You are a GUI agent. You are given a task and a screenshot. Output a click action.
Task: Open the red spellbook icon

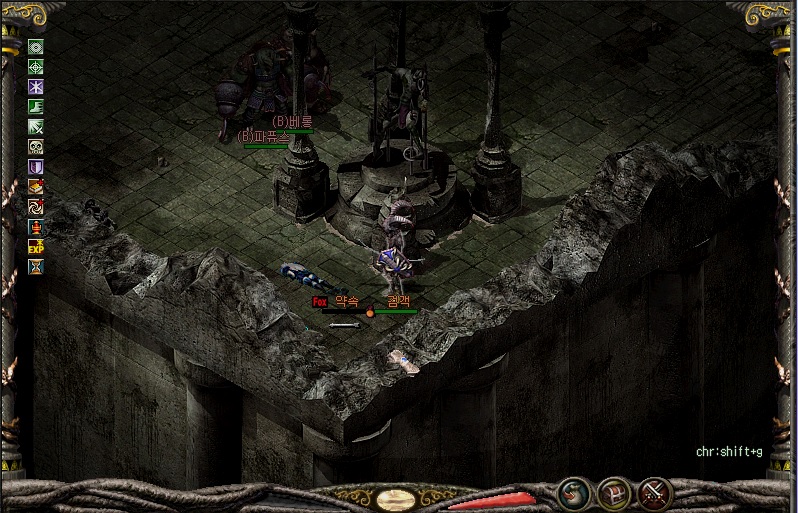[36, 187]
